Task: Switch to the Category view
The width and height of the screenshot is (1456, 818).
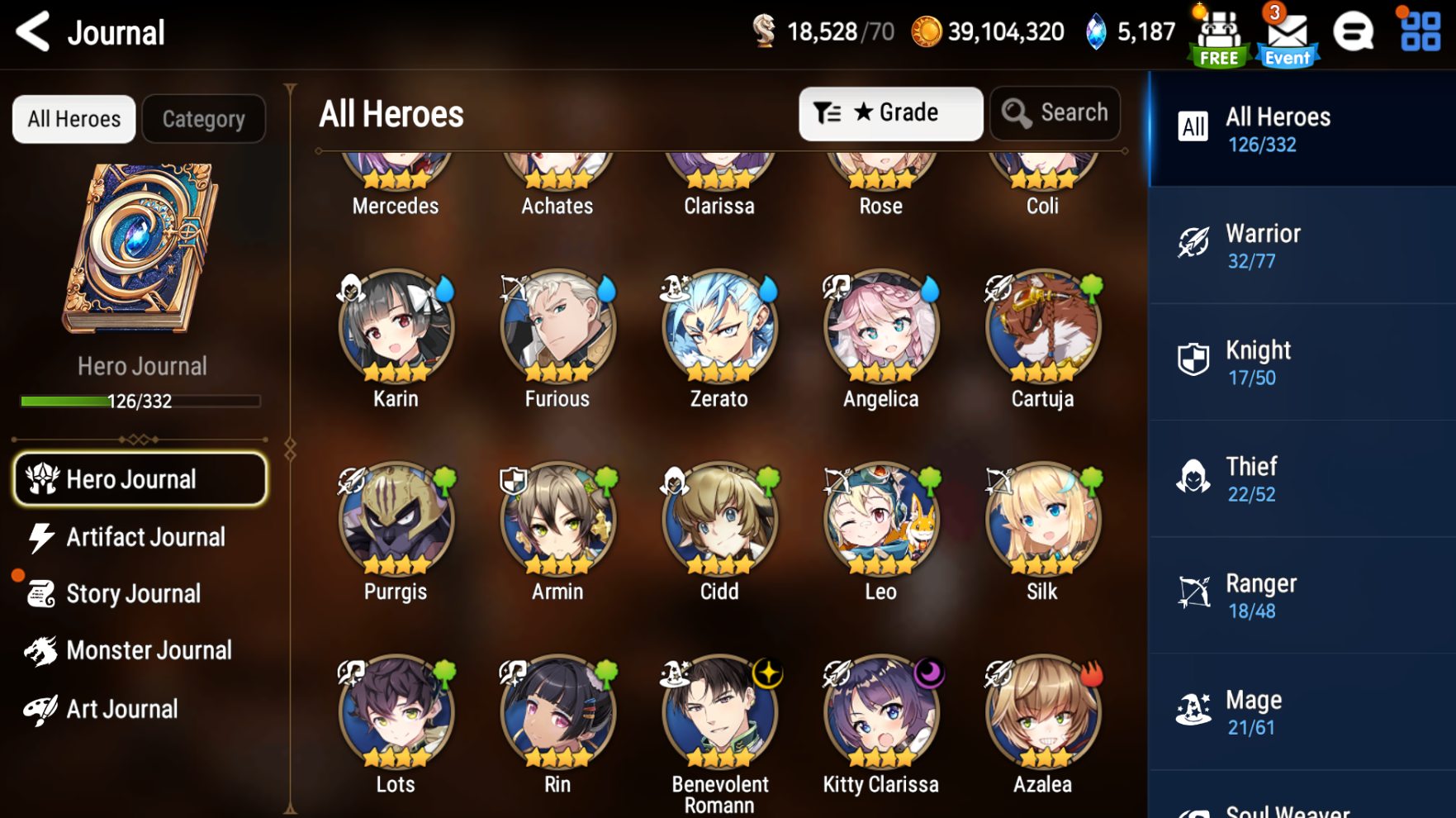Action: pos(203,118)
